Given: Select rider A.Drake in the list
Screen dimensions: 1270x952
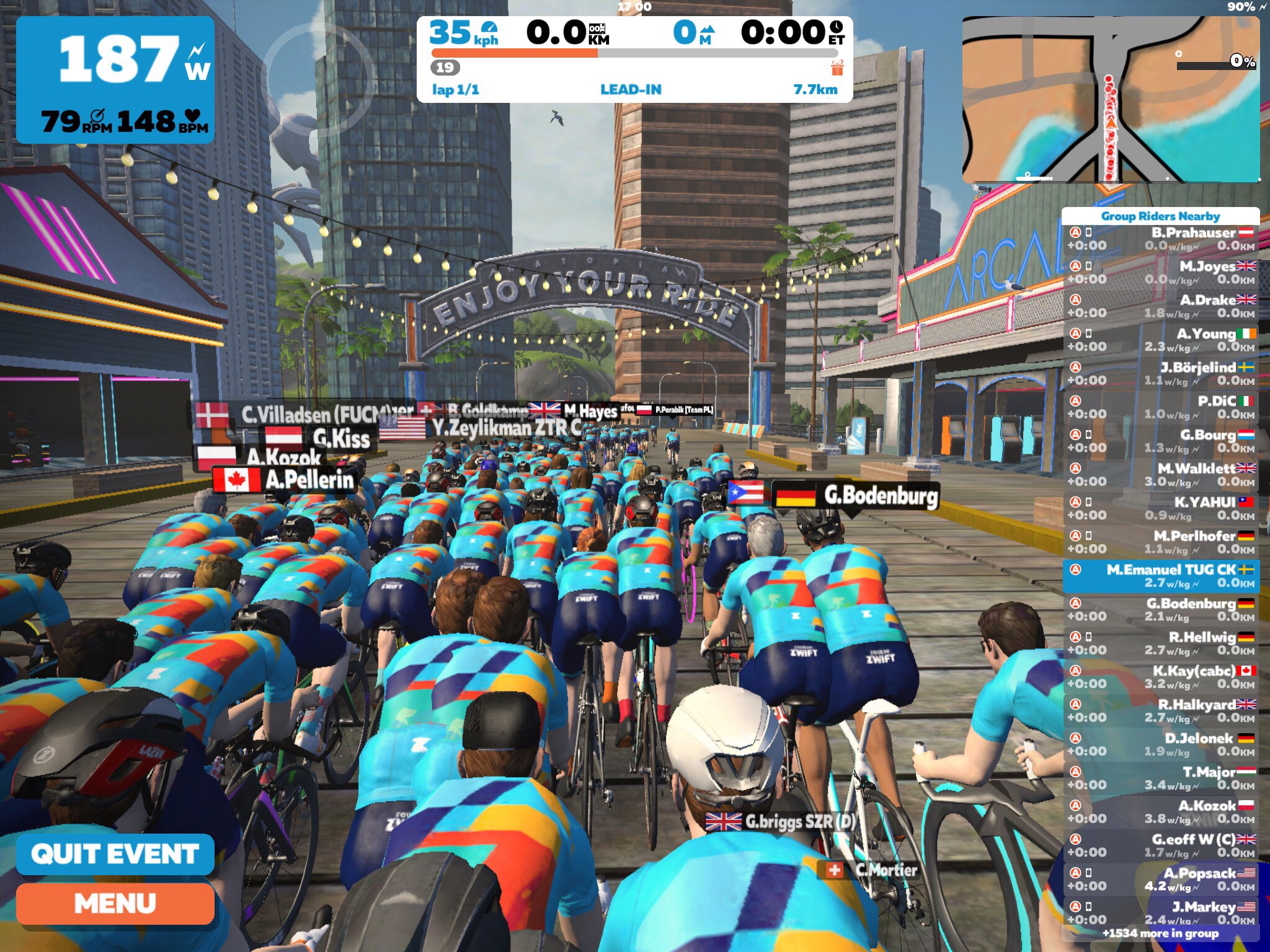Looking at the screenshot, I should pyautogui.click(x=1161, y=306).
